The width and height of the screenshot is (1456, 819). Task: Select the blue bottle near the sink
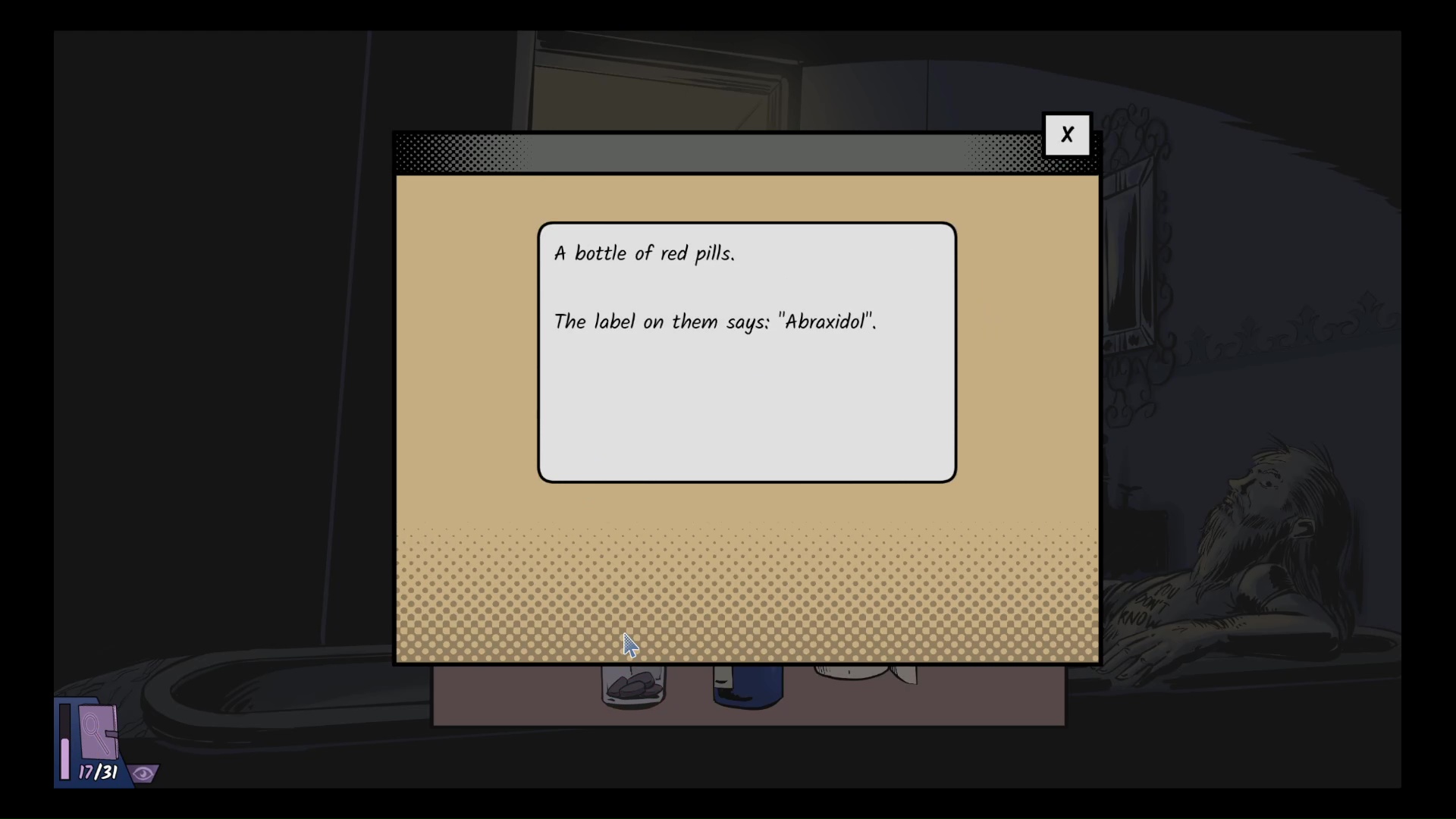click(x=747, y=686)
